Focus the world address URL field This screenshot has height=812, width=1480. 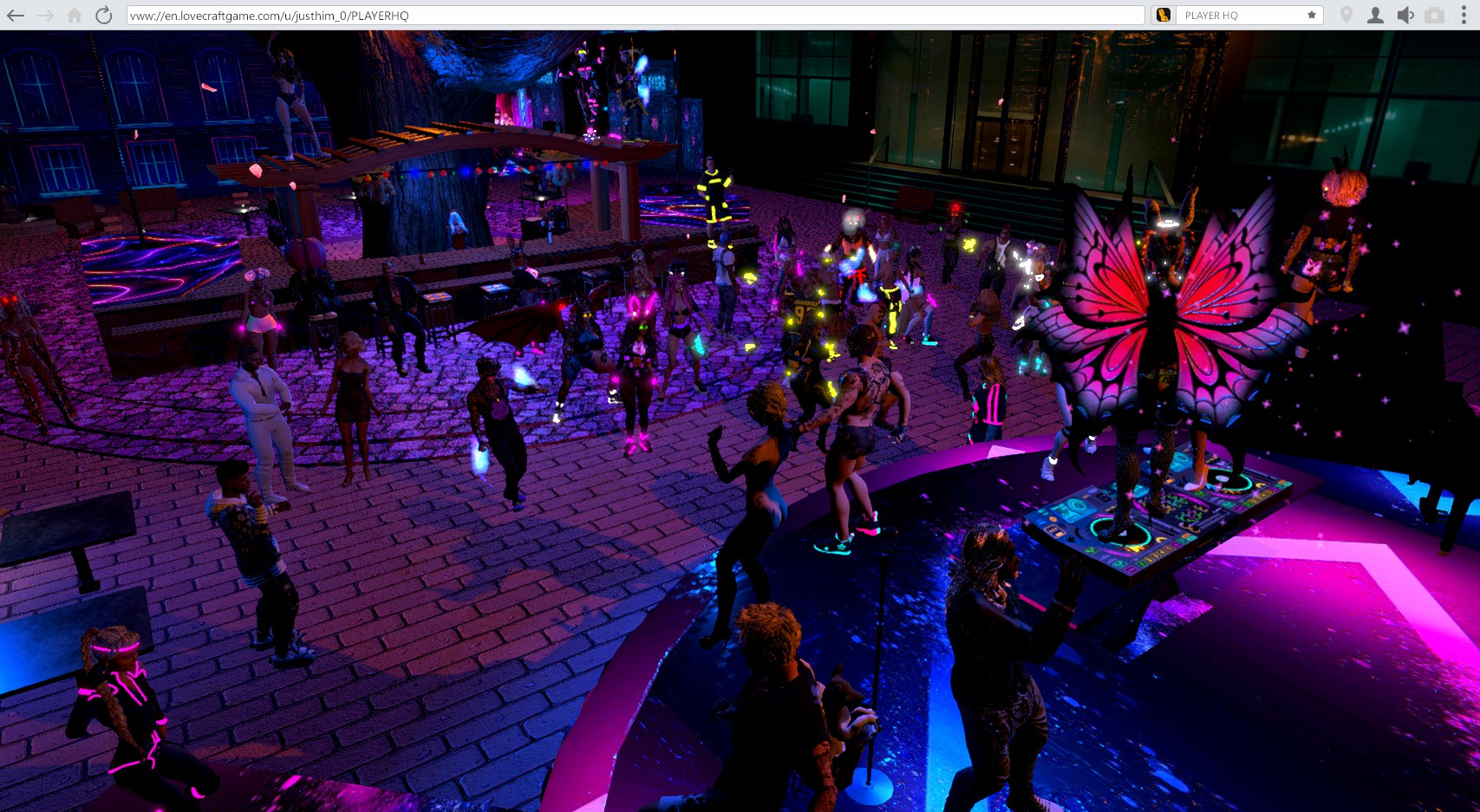coord(633,16)
